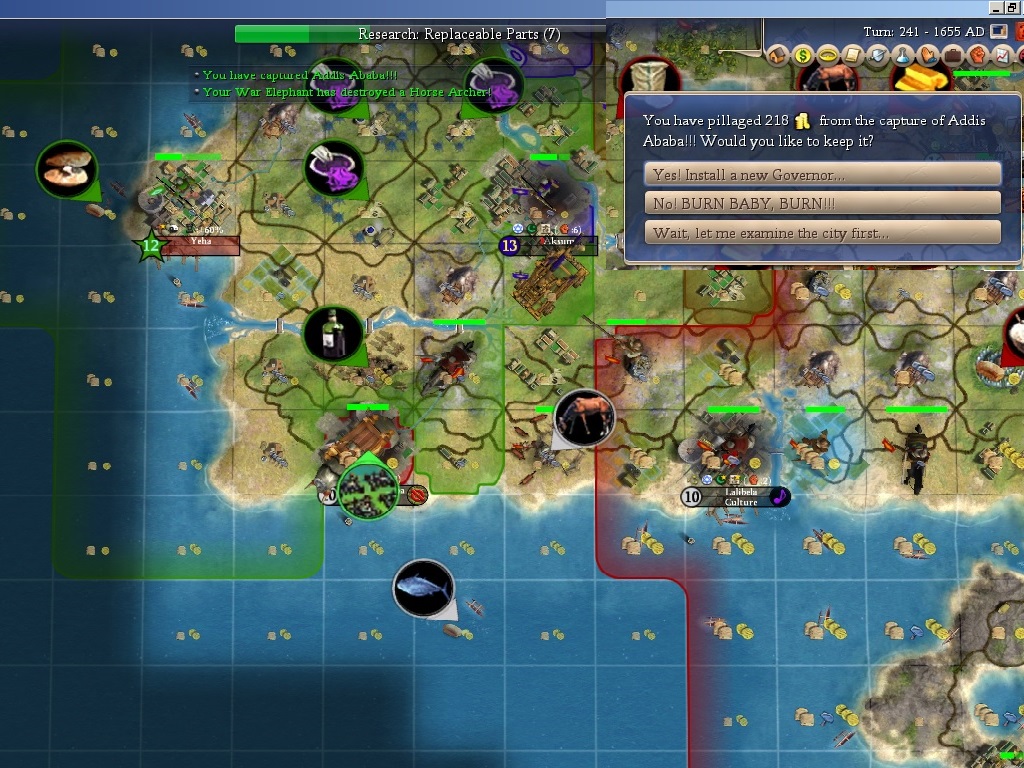Open the Military Advisor shield icon
Viewport: 1024px width, 768px height.
point(878,56)
